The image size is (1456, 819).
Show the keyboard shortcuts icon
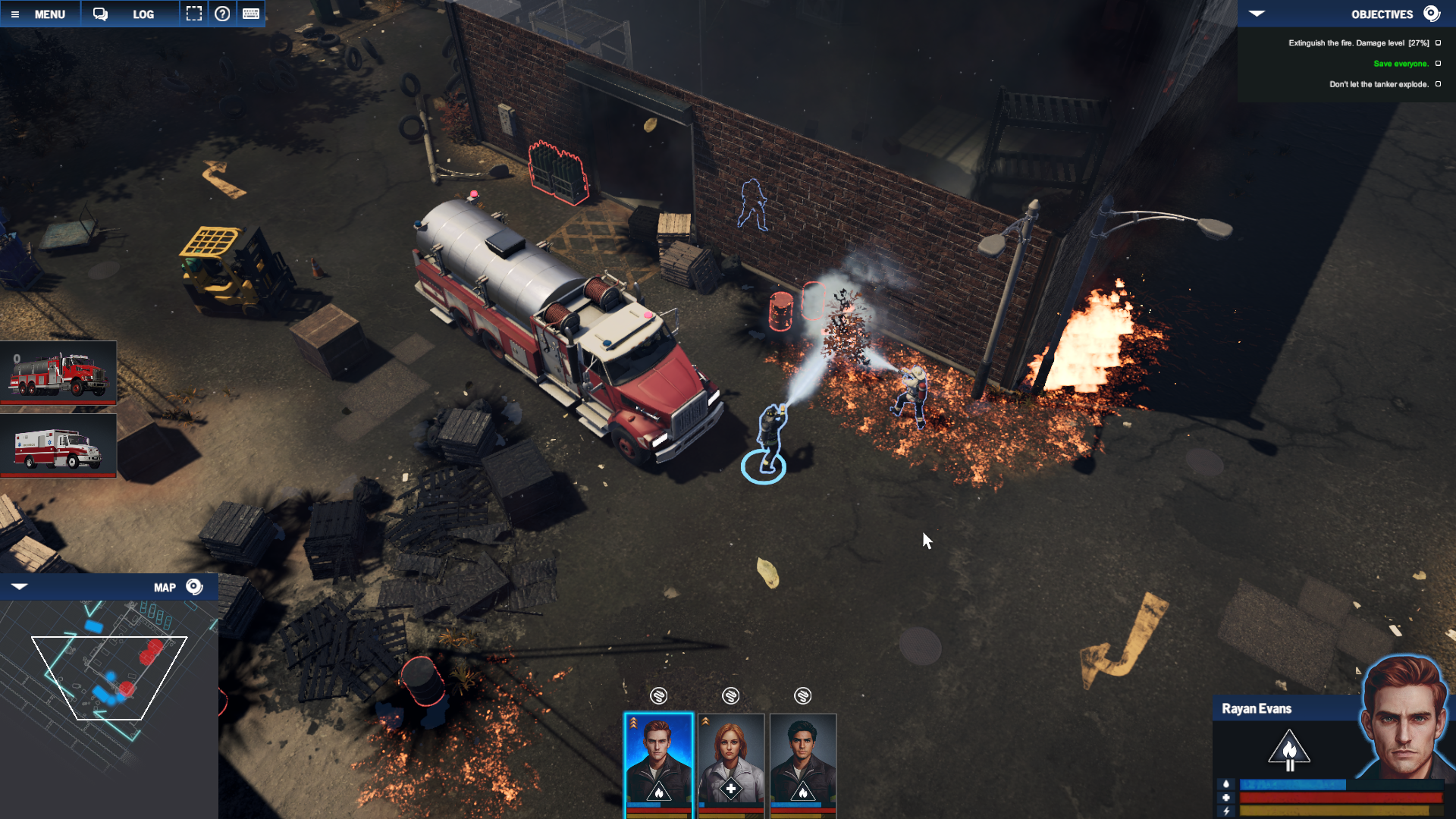coord(251,14)
